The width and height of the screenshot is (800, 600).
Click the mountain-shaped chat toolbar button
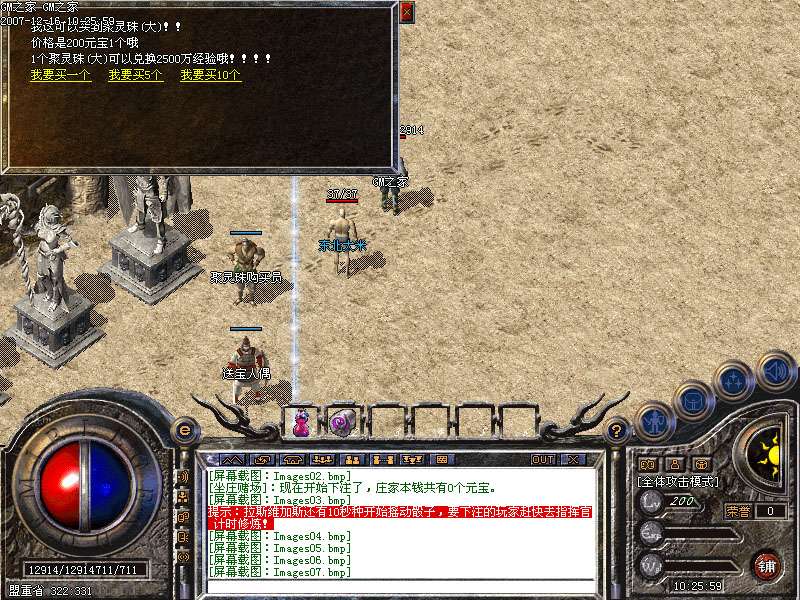[x=233, y=460]
